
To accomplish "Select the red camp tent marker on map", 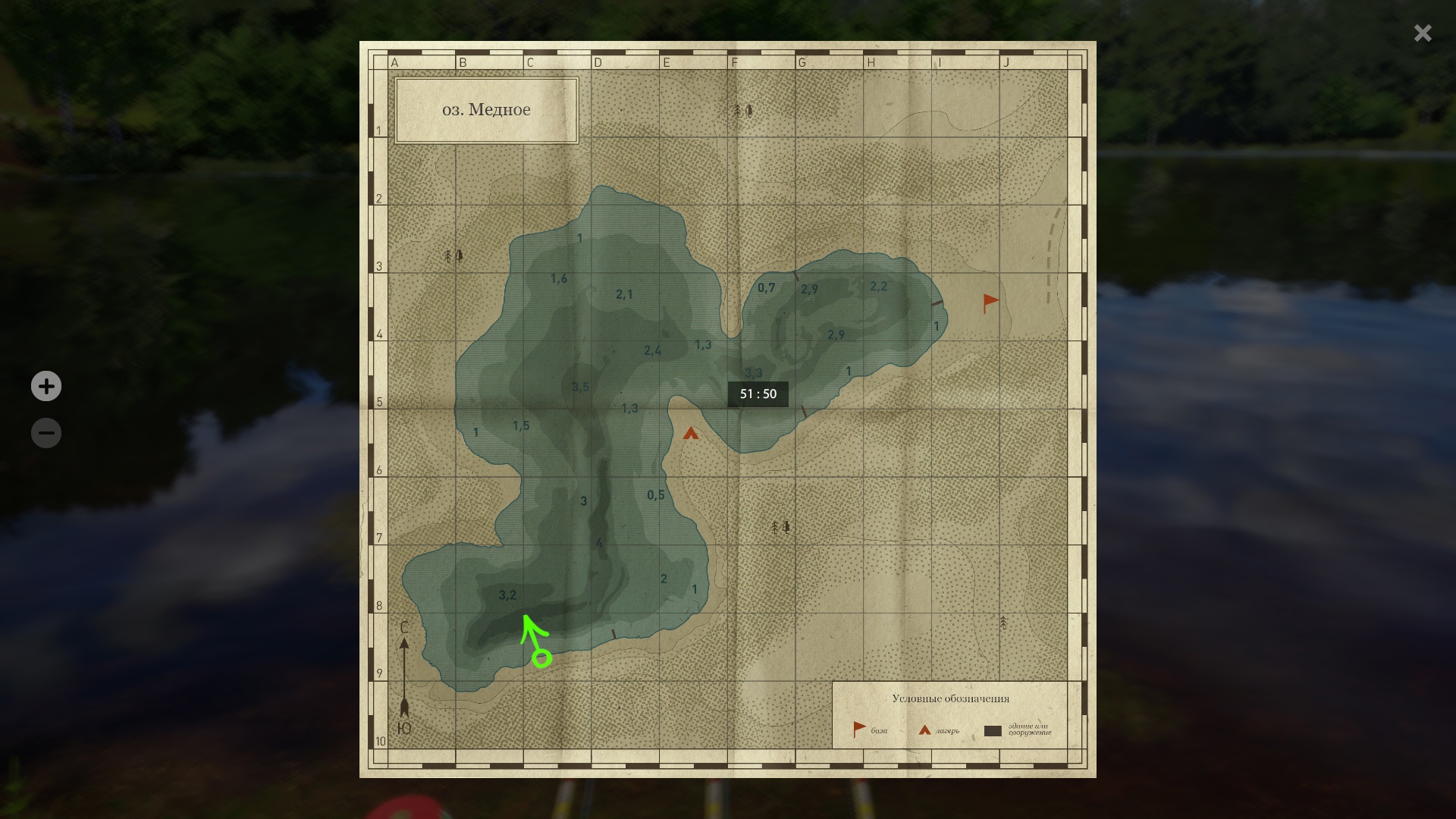I will coord(690,434).
